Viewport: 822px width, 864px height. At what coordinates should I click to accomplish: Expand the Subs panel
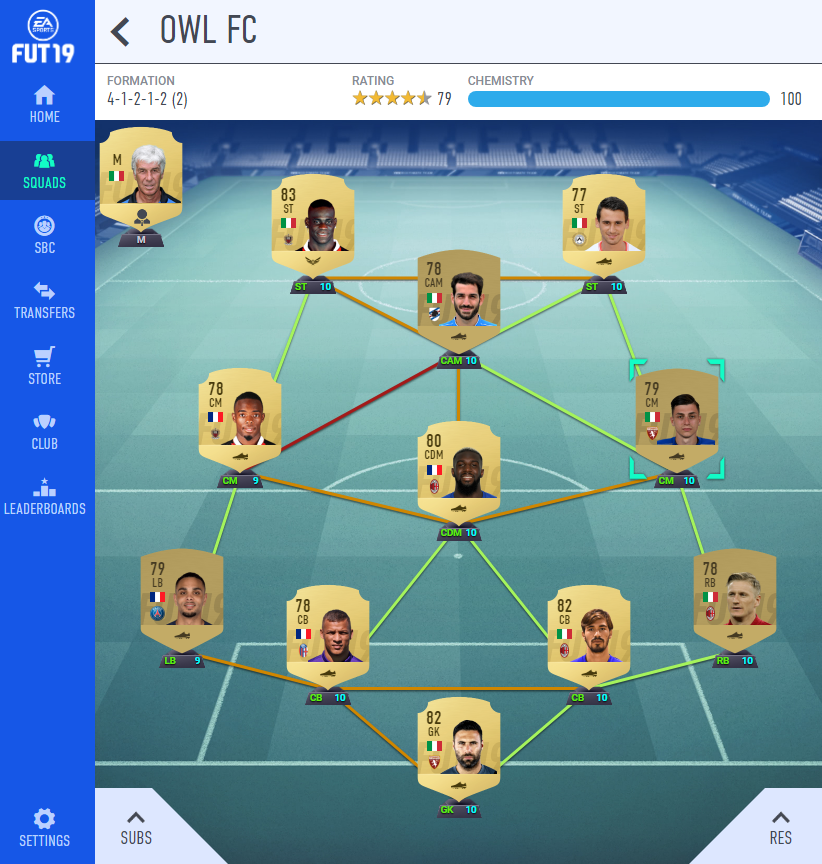click(137, 826)
